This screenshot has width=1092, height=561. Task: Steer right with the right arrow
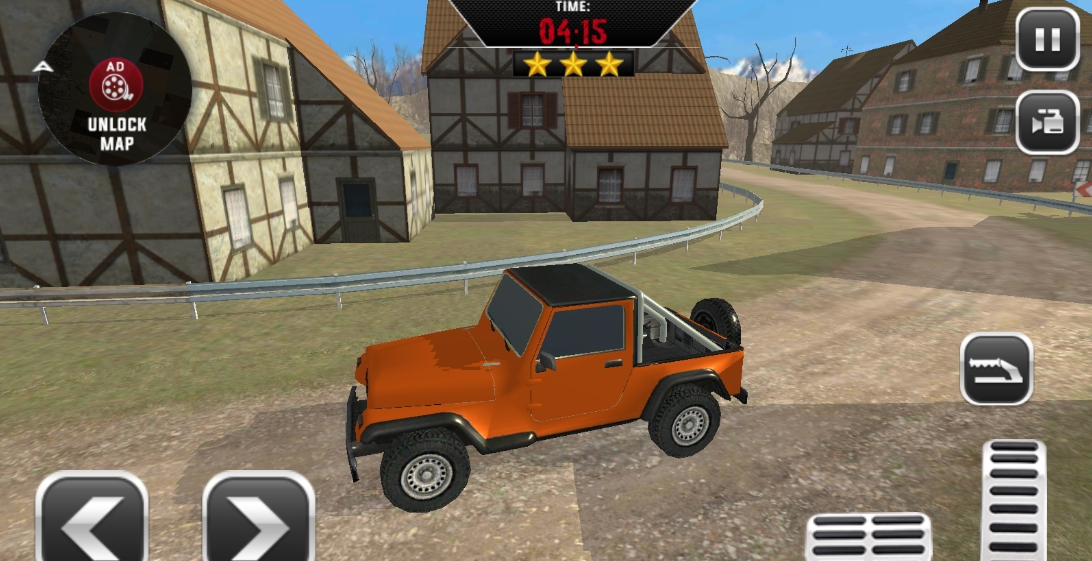point(259,518)
